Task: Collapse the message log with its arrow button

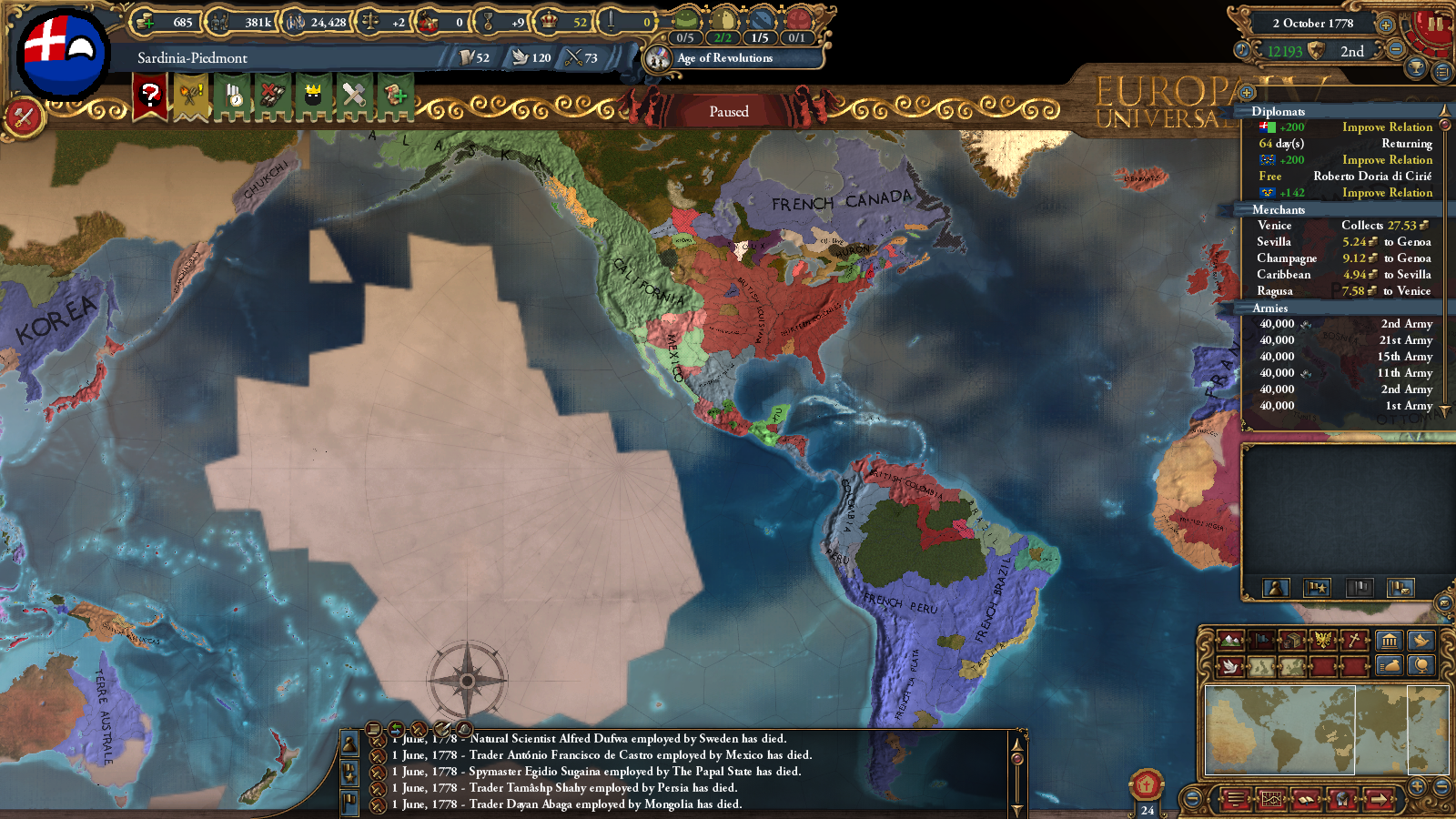Action: (395, 730)
